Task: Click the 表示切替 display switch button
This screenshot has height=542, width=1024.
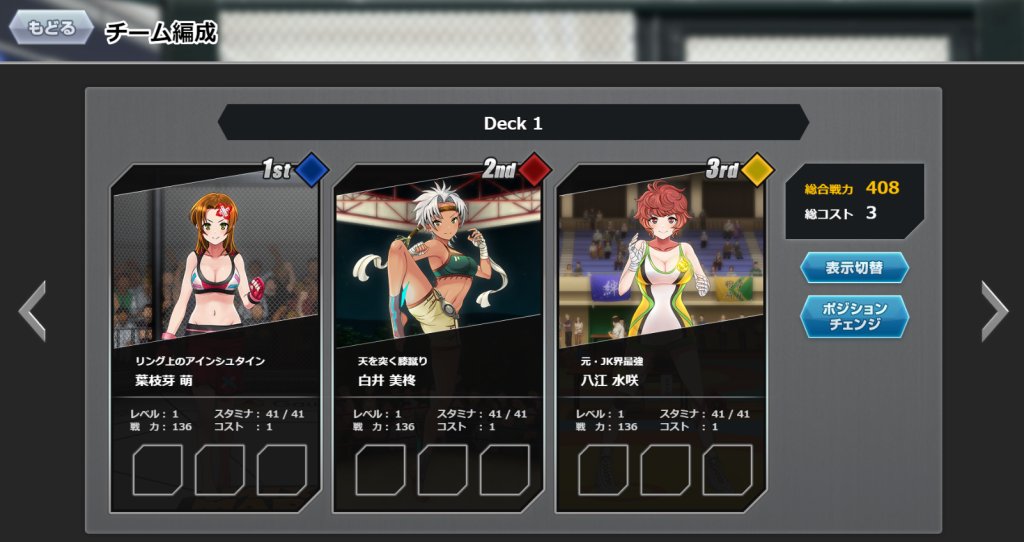Action: tap(854, 268)
